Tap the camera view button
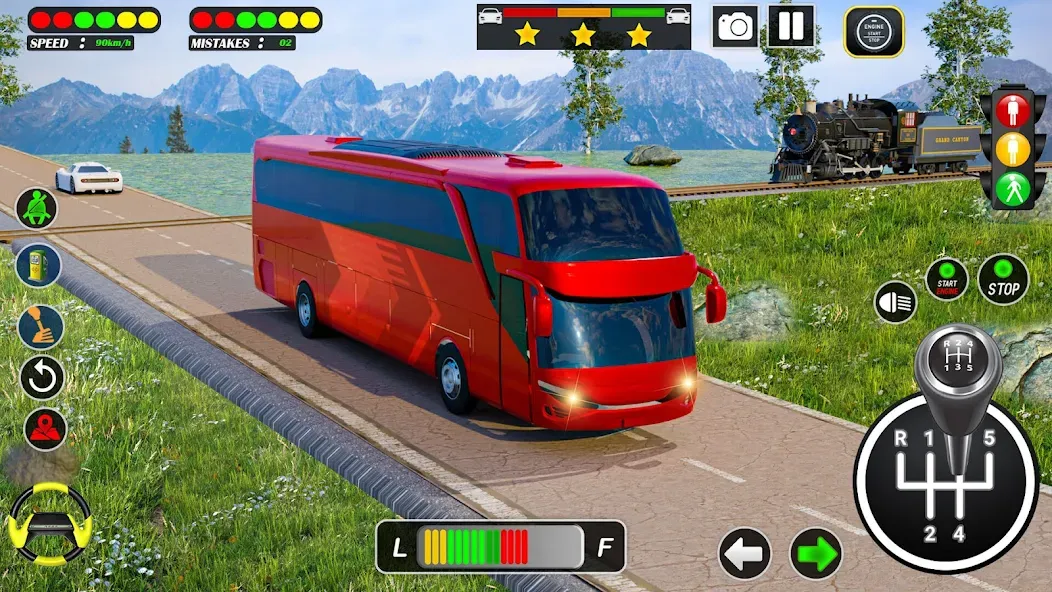The height and width of the screenshot is (592, 1052). pyautogui.click(x=735, y=27)
